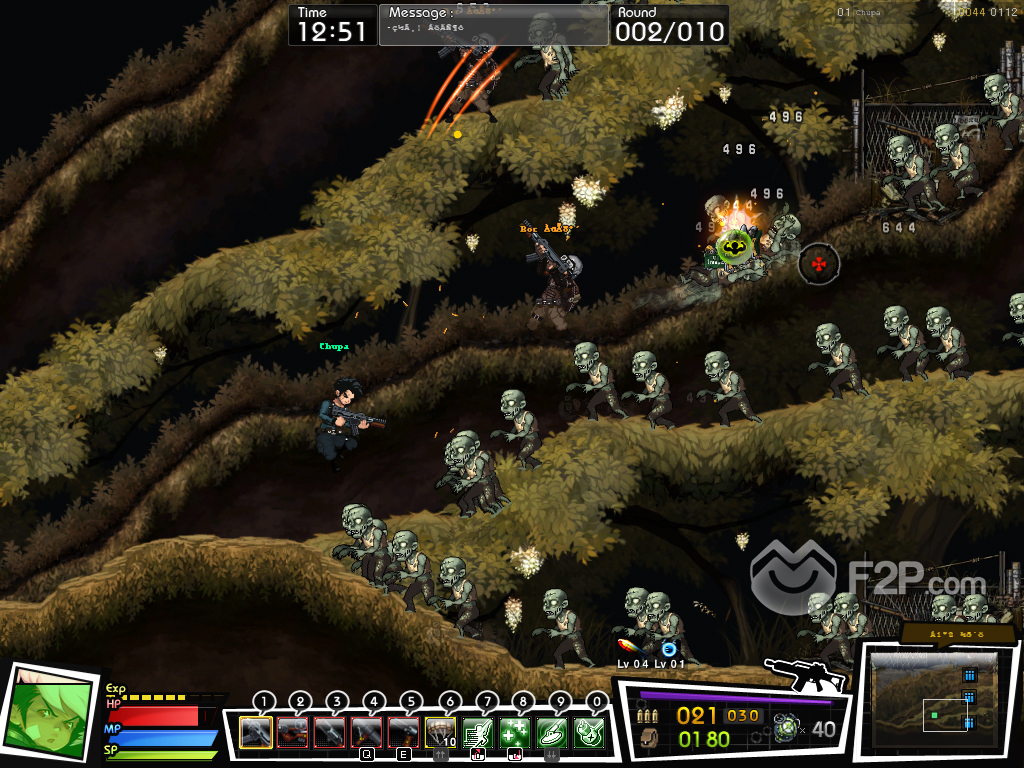
Task: Use the parachute item in slot 6
Action: 440,733
